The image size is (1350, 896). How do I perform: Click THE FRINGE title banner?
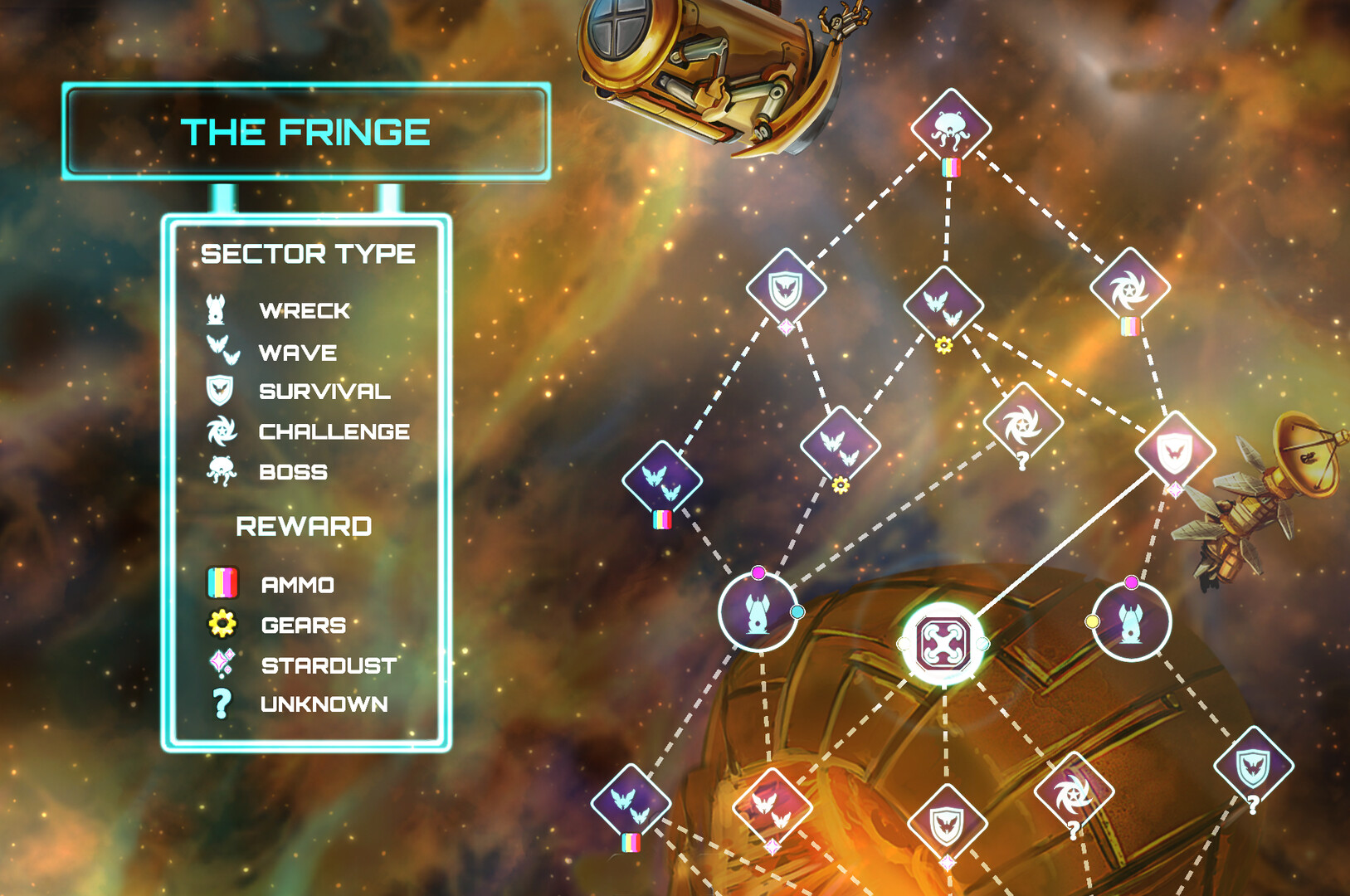click(x=307, y=130)
